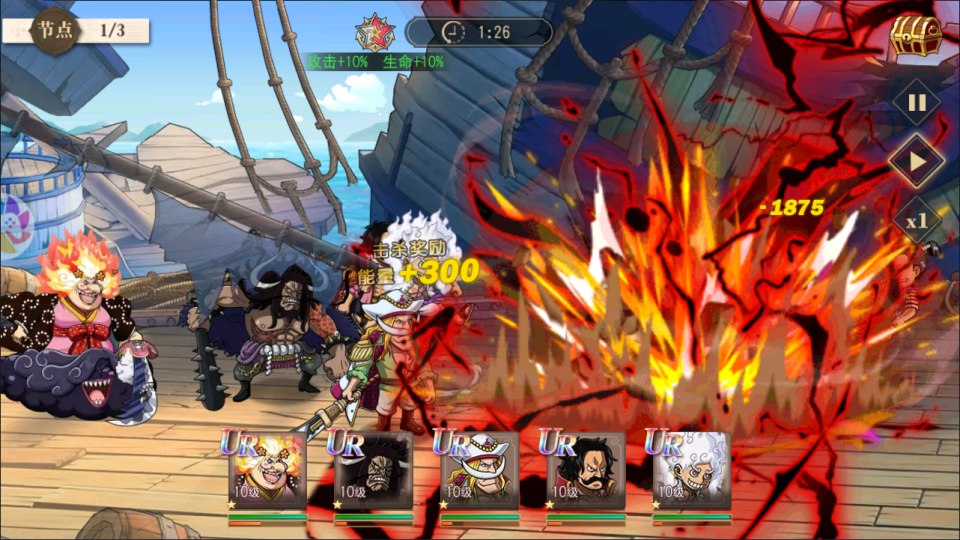The height and width of the screenshot is (540, 960).
Task: Tap the star badge buff icon
Action: click(x=375, y=32)
